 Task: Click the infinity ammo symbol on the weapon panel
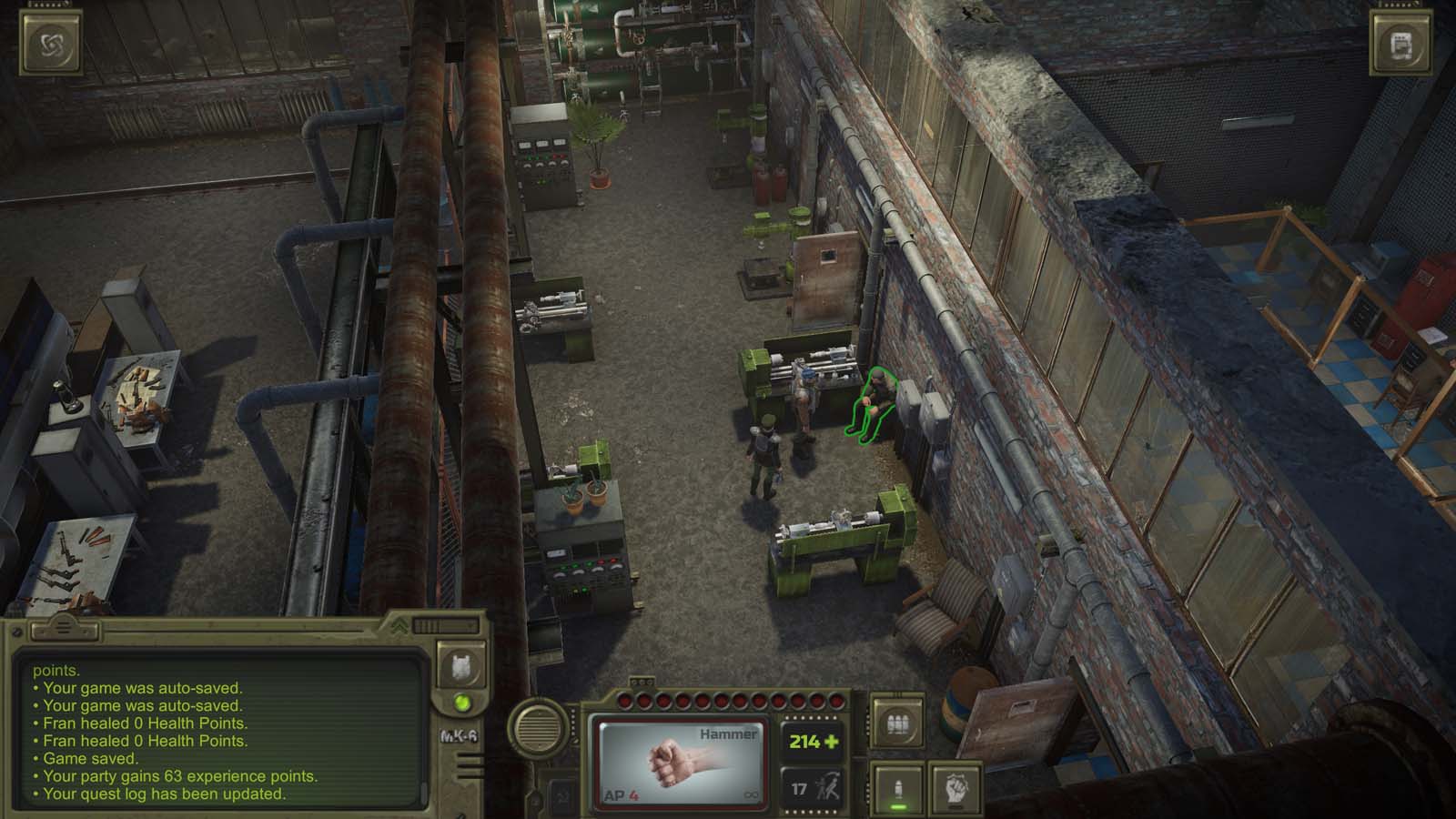[x=752, y=794]
